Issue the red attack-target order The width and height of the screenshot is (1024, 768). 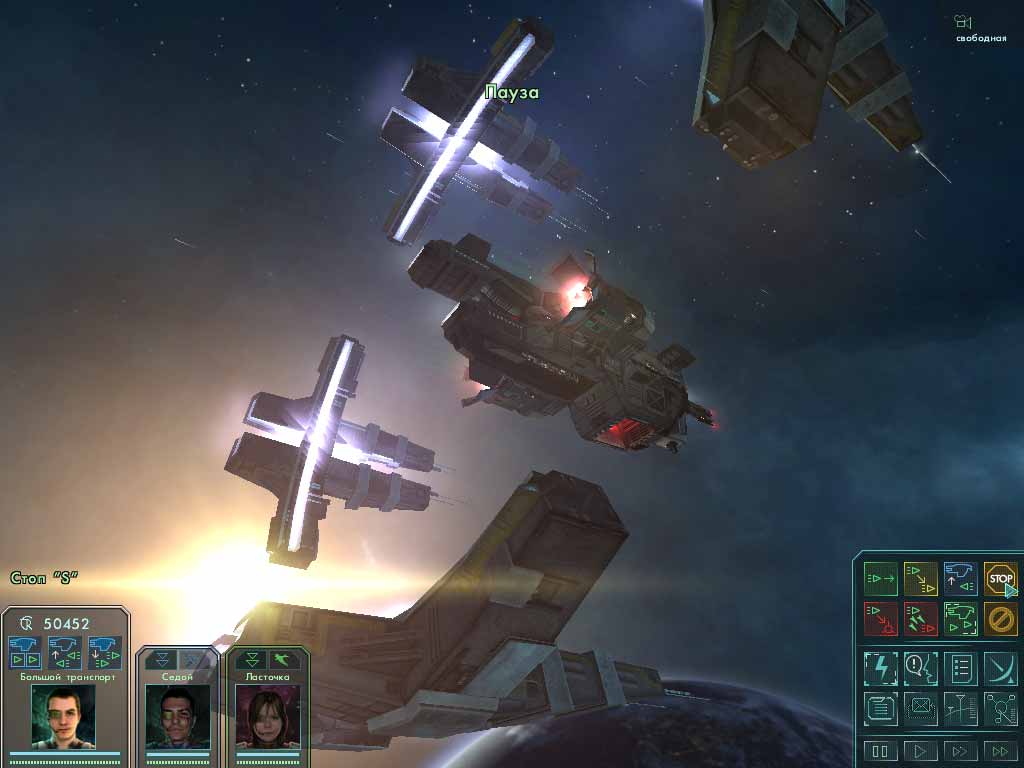[x=880, y=618]
